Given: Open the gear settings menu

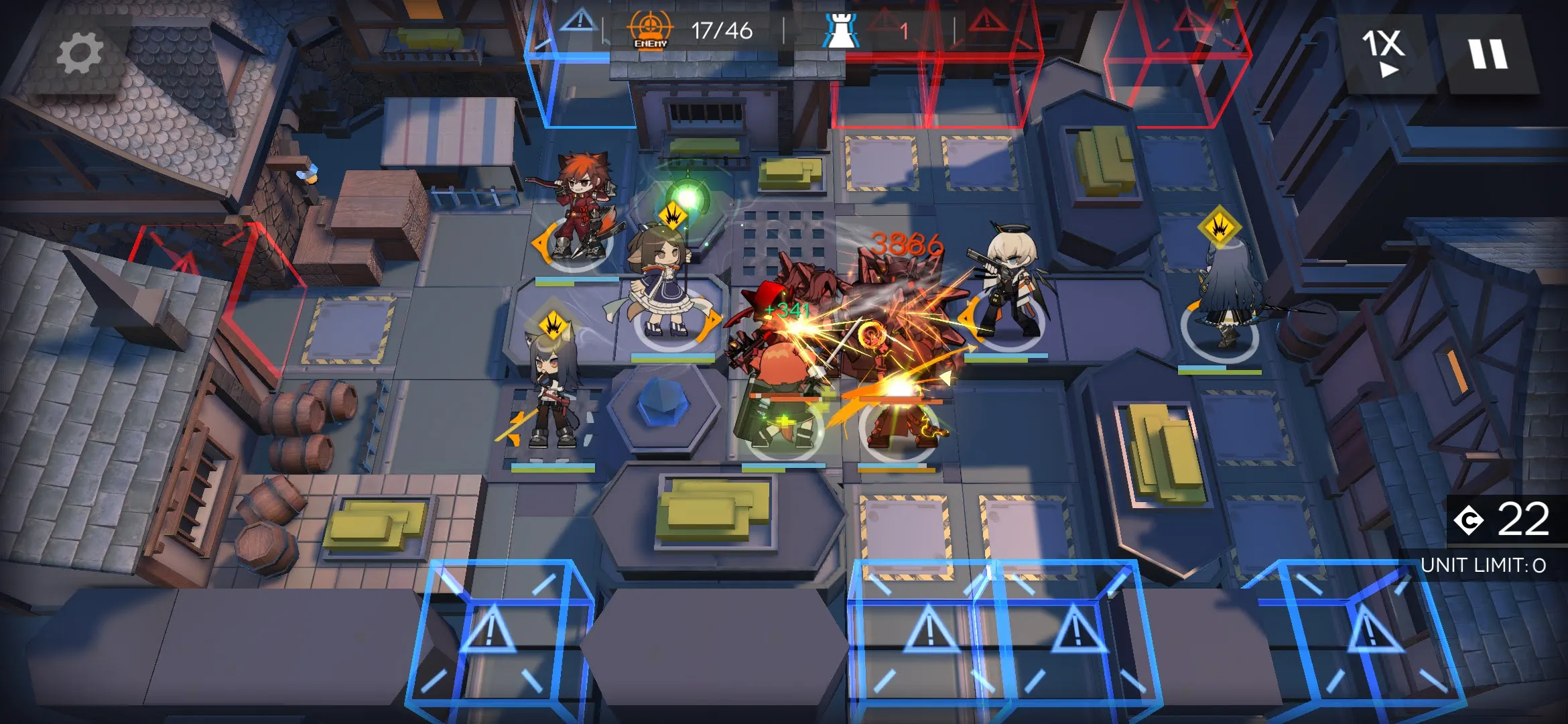Looking at the screenshot, I should pyautogui.click(x=79, y=54).
